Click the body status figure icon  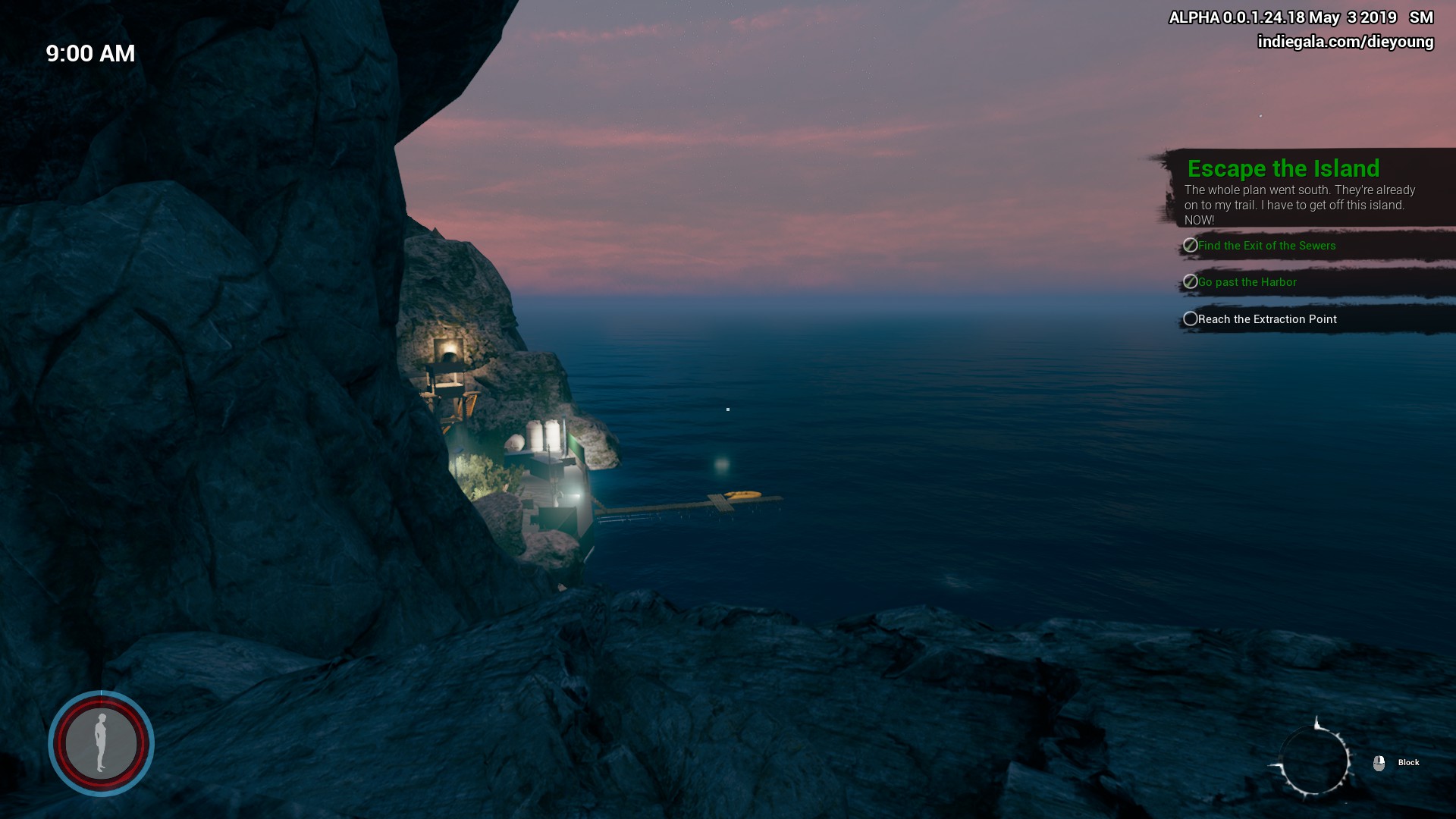(x=101, y=743)
